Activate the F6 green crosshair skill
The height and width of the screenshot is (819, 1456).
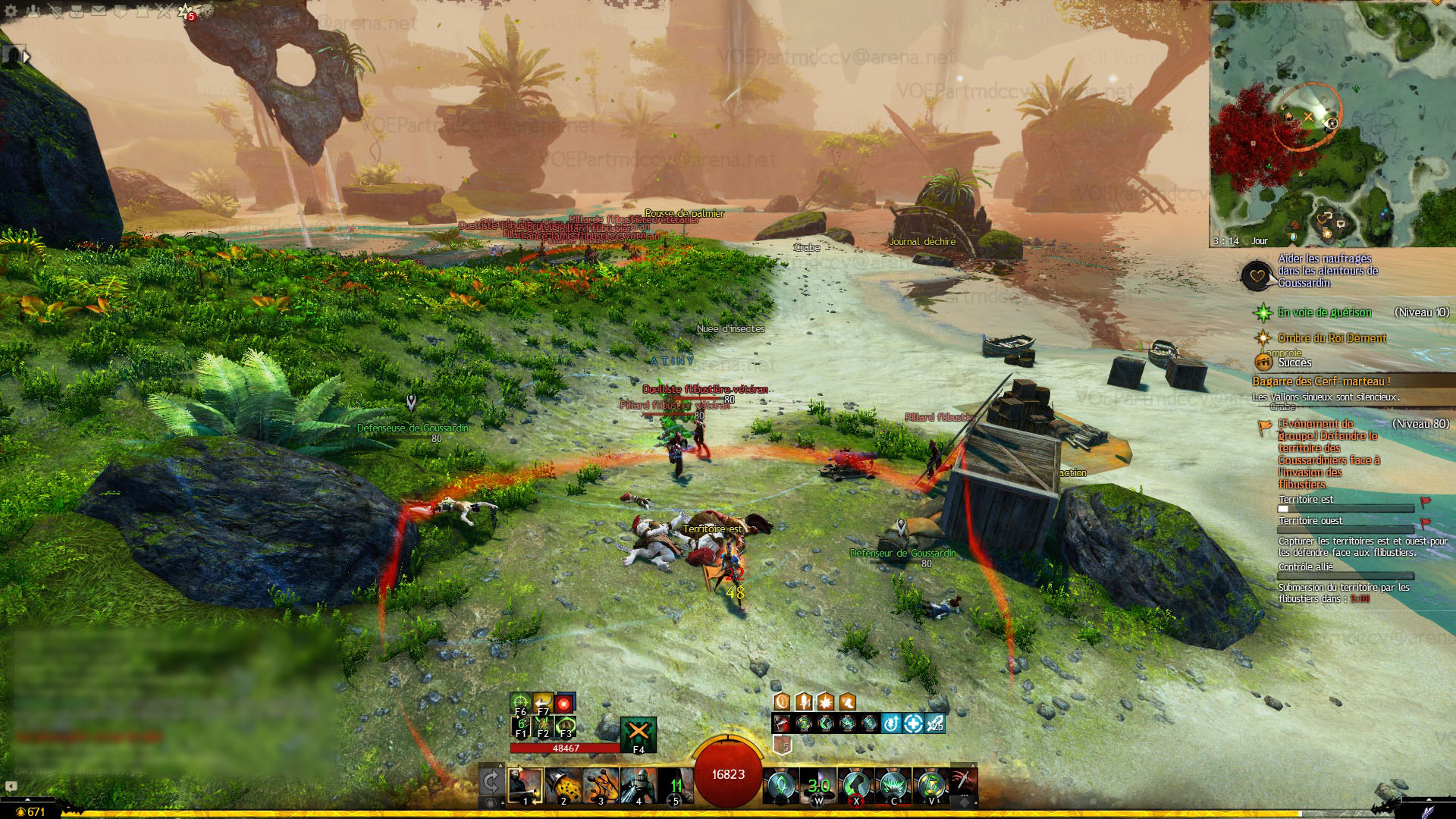tap(520, 703)
